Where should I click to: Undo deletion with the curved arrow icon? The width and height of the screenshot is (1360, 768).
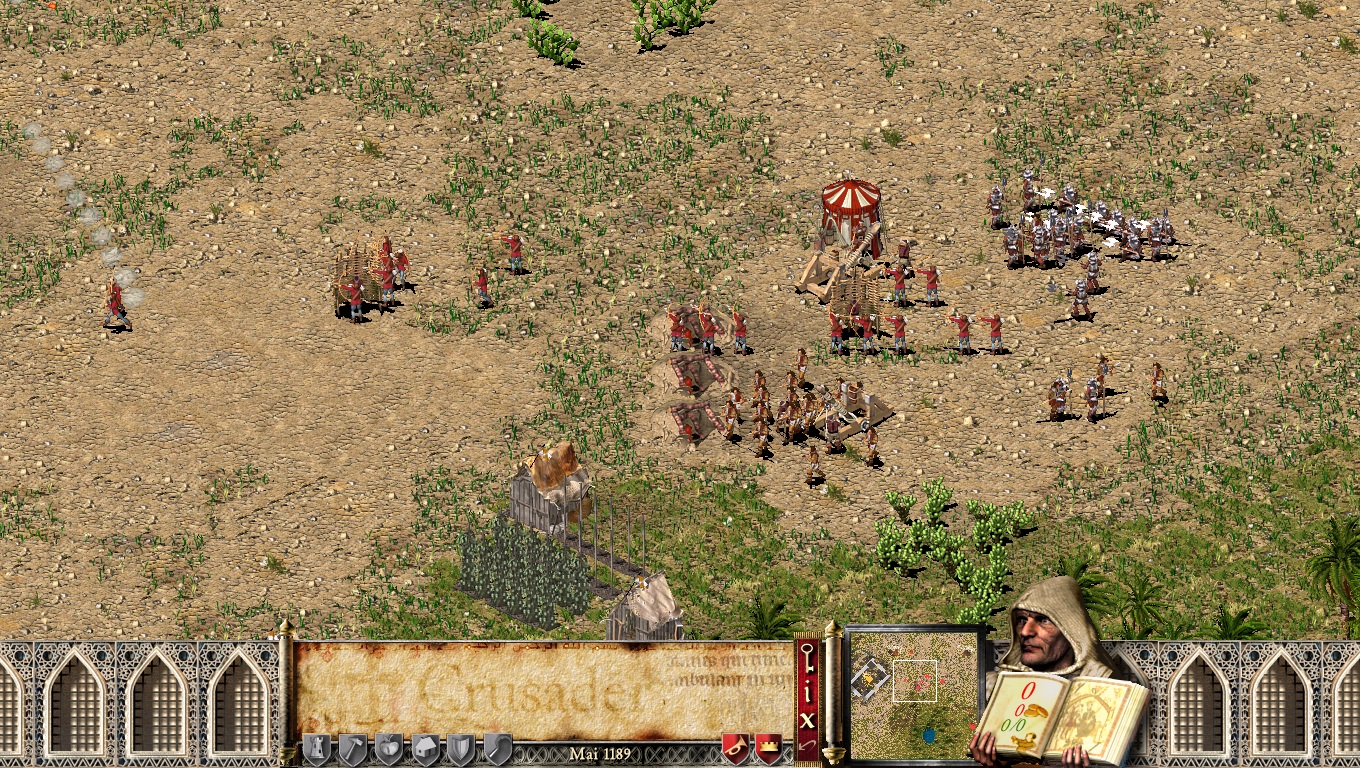pyautogui.click(x=807, y=744)
